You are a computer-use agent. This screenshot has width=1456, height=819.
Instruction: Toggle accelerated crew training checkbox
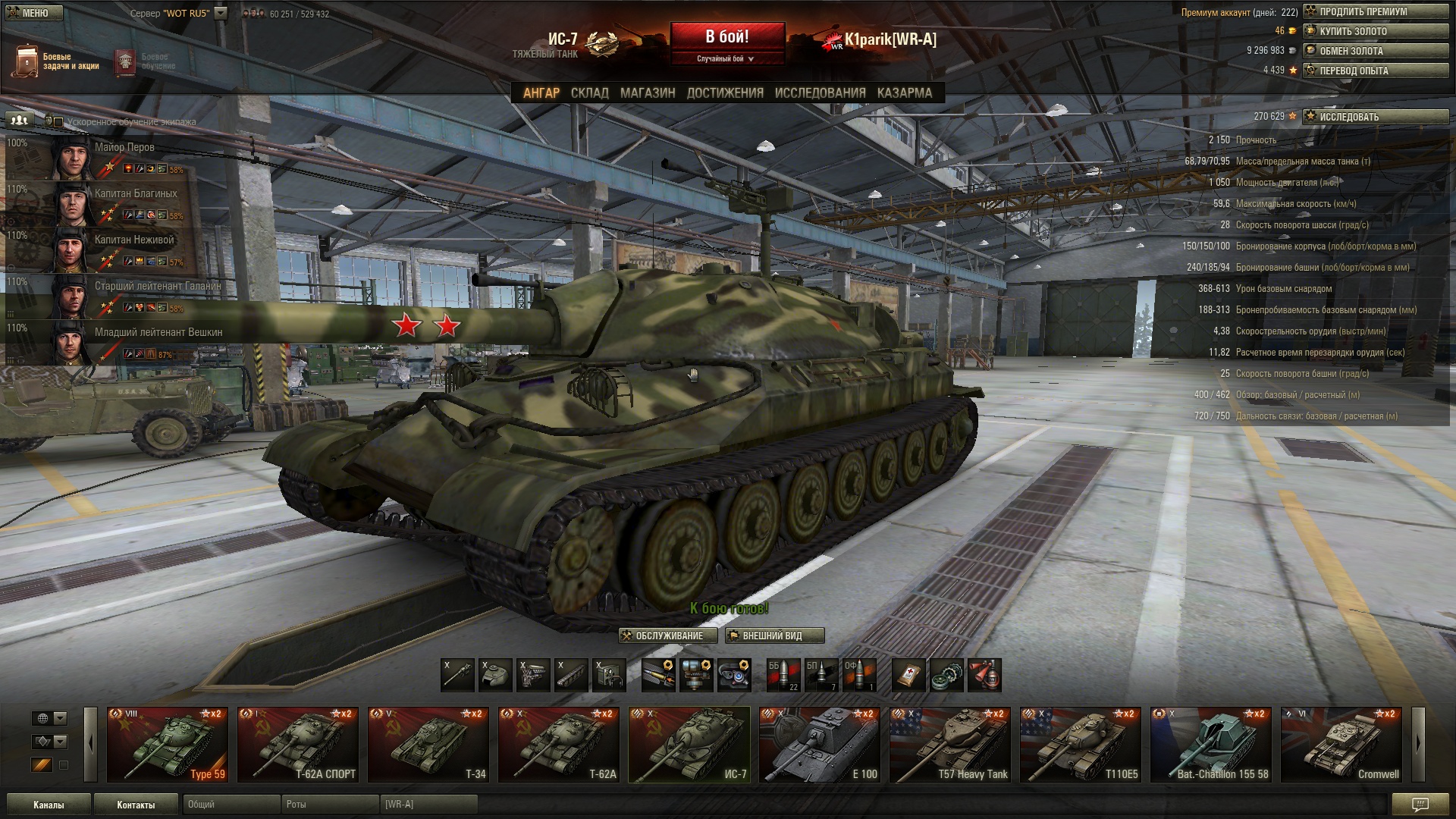[x=58, y=121]
